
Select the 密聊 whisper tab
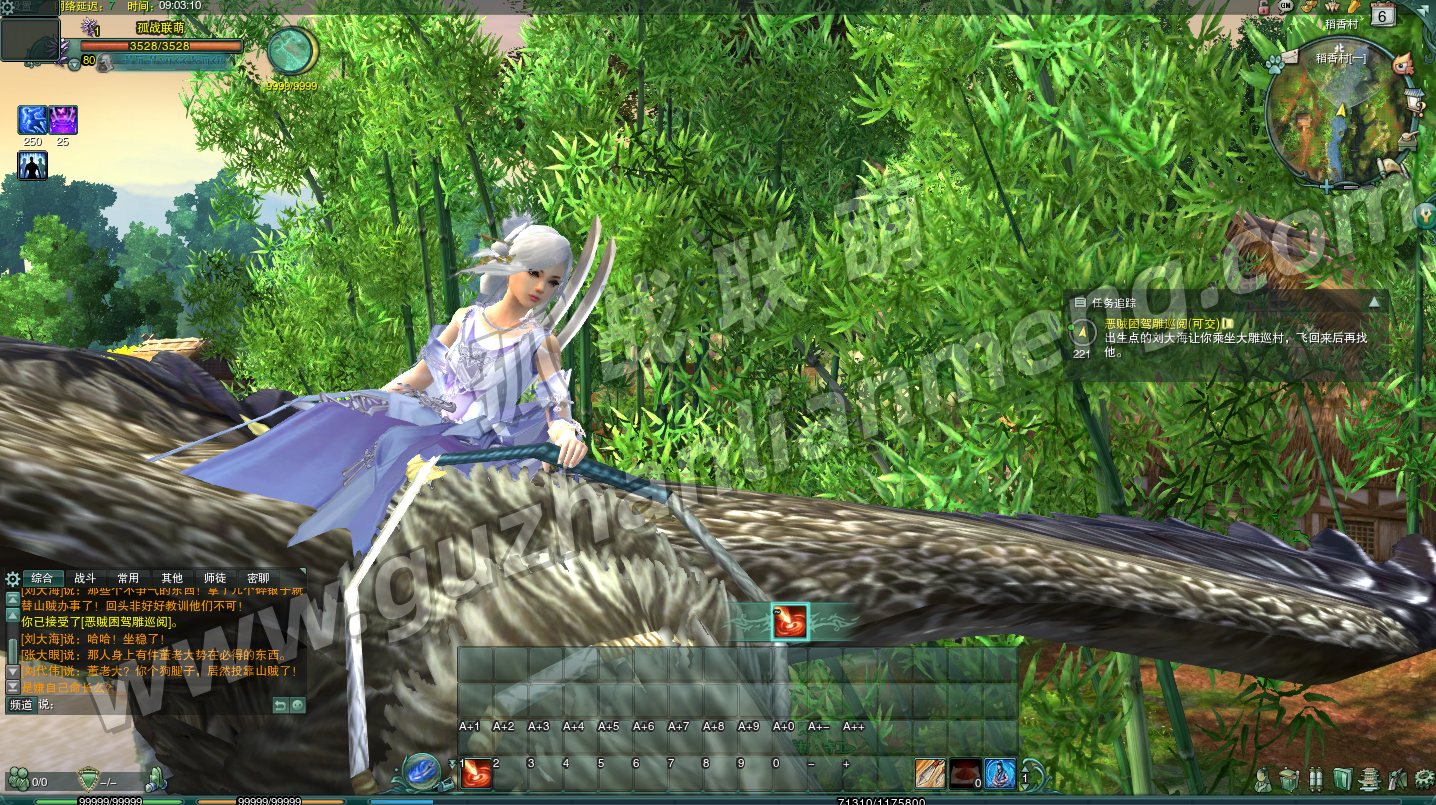tap(258, 578)
